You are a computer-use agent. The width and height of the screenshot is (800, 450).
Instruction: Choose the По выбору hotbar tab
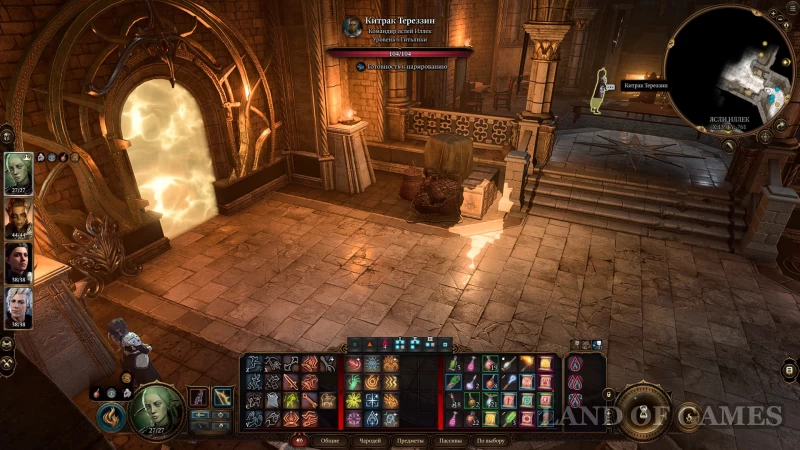(x=489, y=440)
